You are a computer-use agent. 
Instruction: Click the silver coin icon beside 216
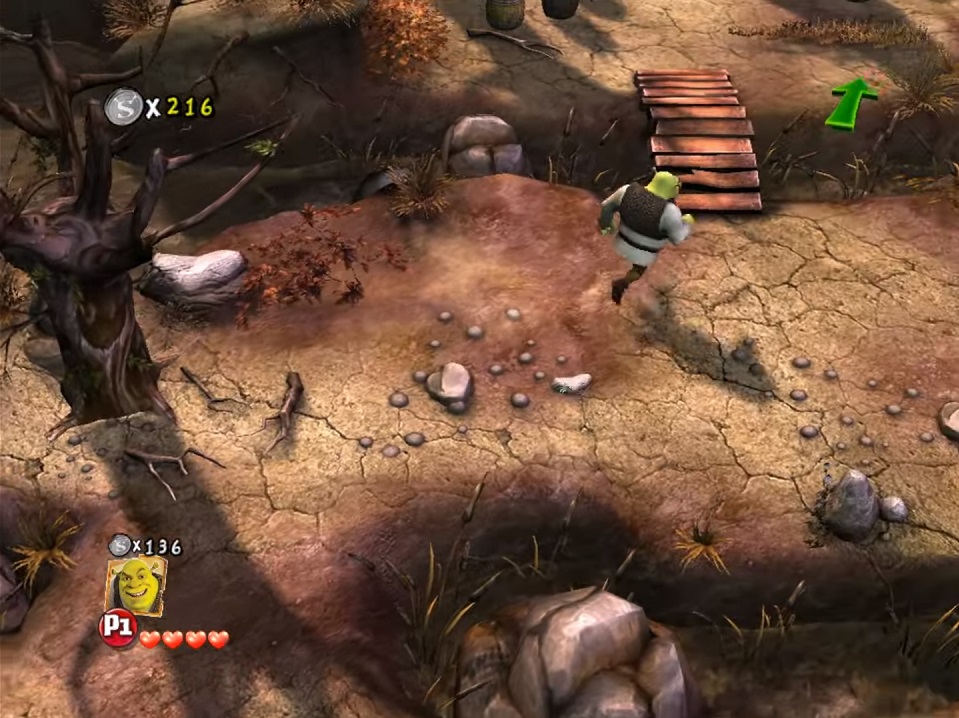coord(124,107)
